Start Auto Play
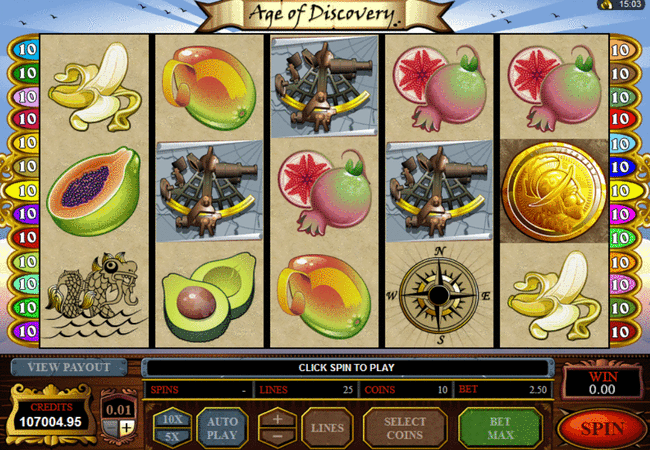 [x=222, y=428]
